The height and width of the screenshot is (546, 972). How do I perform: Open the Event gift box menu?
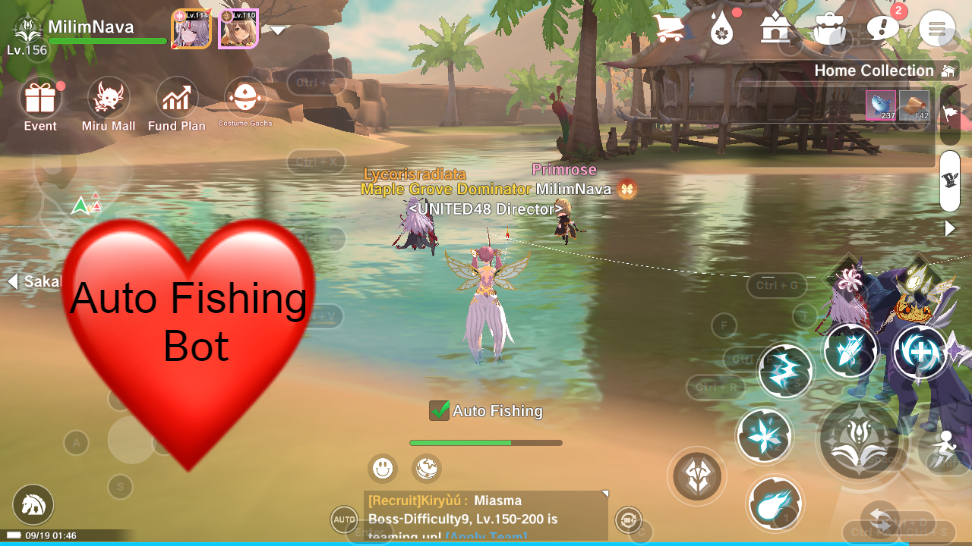[x=40, y=98]
